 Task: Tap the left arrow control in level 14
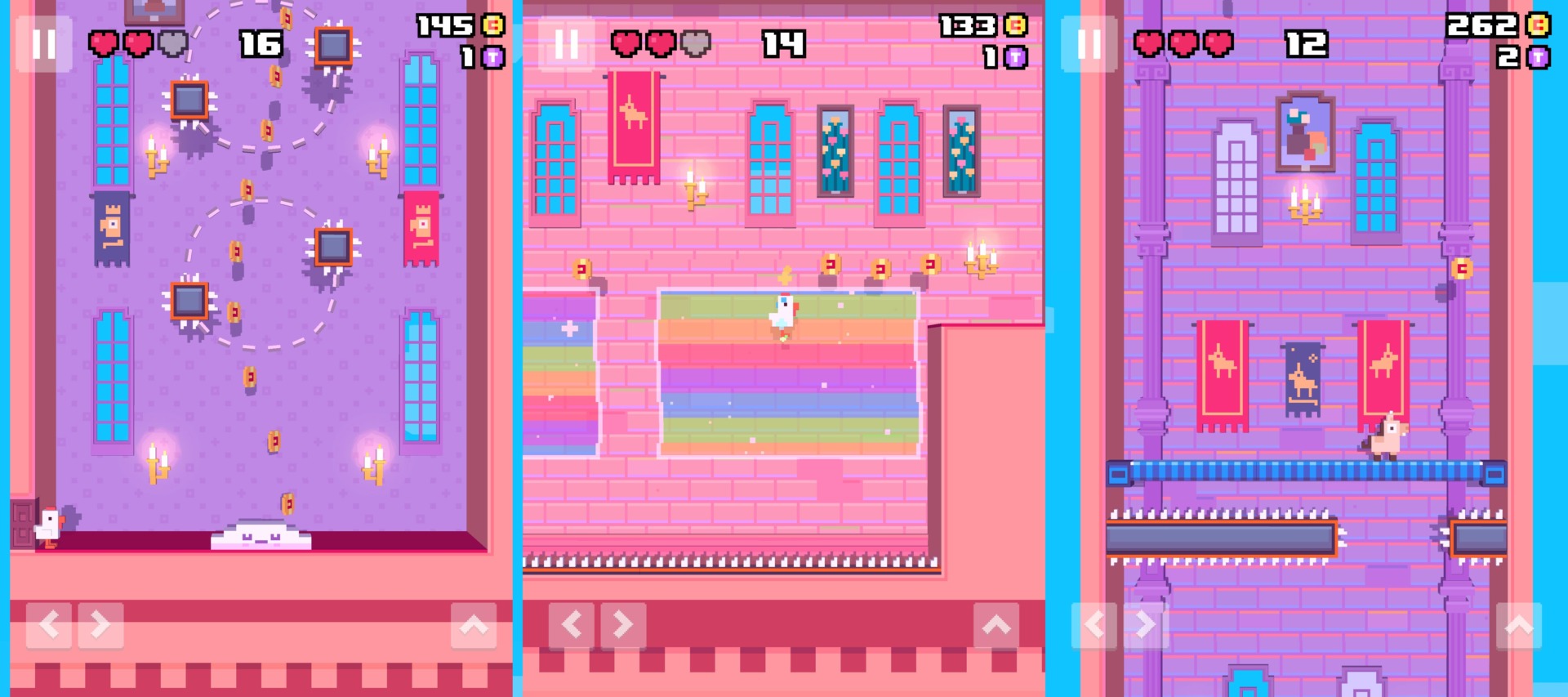(x=572, y=623)
